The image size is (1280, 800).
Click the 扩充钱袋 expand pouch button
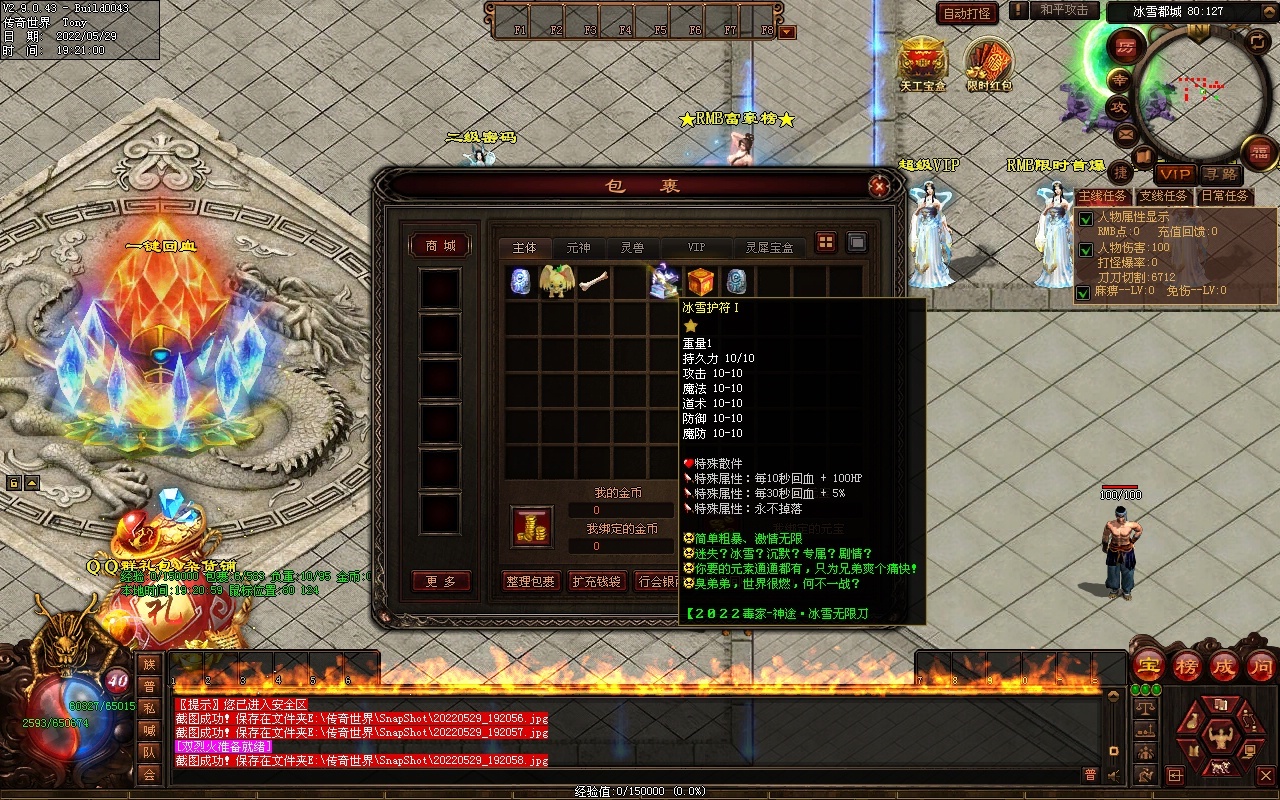click(x=596, y=581)
